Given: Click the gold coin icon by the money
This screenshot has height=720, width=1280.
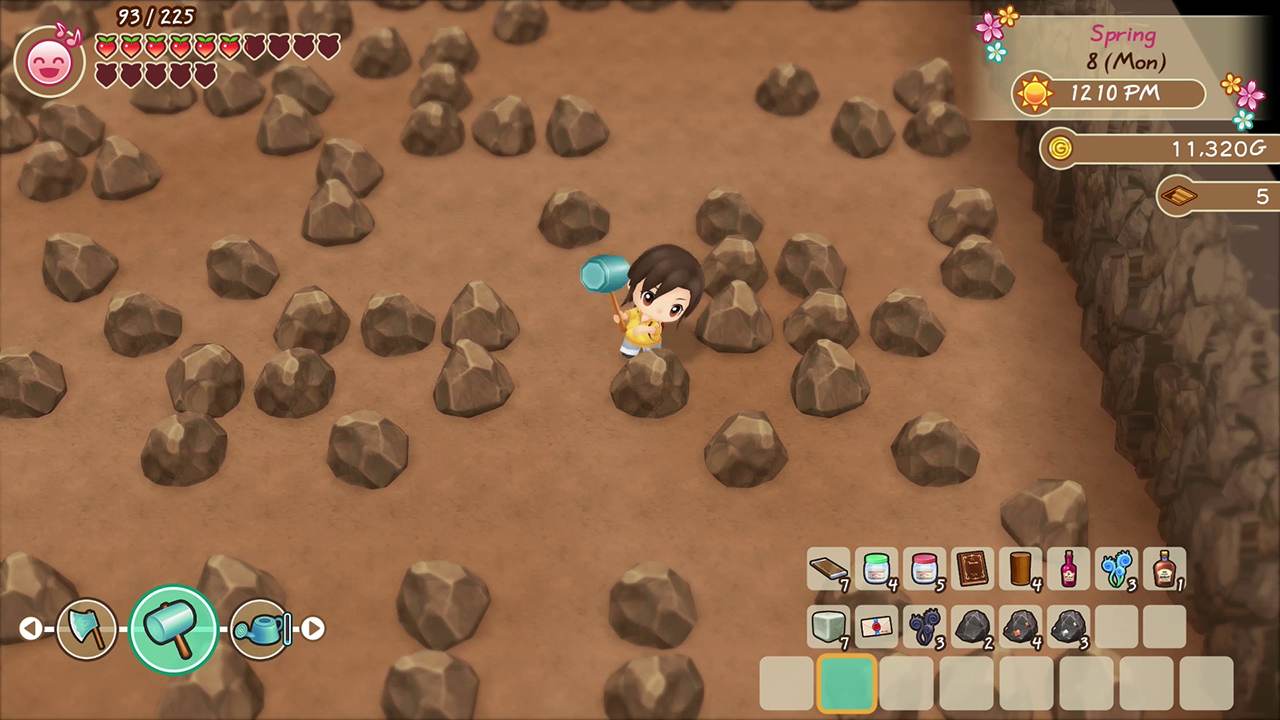Looking at the screenshot, I should coord(1060,148).
